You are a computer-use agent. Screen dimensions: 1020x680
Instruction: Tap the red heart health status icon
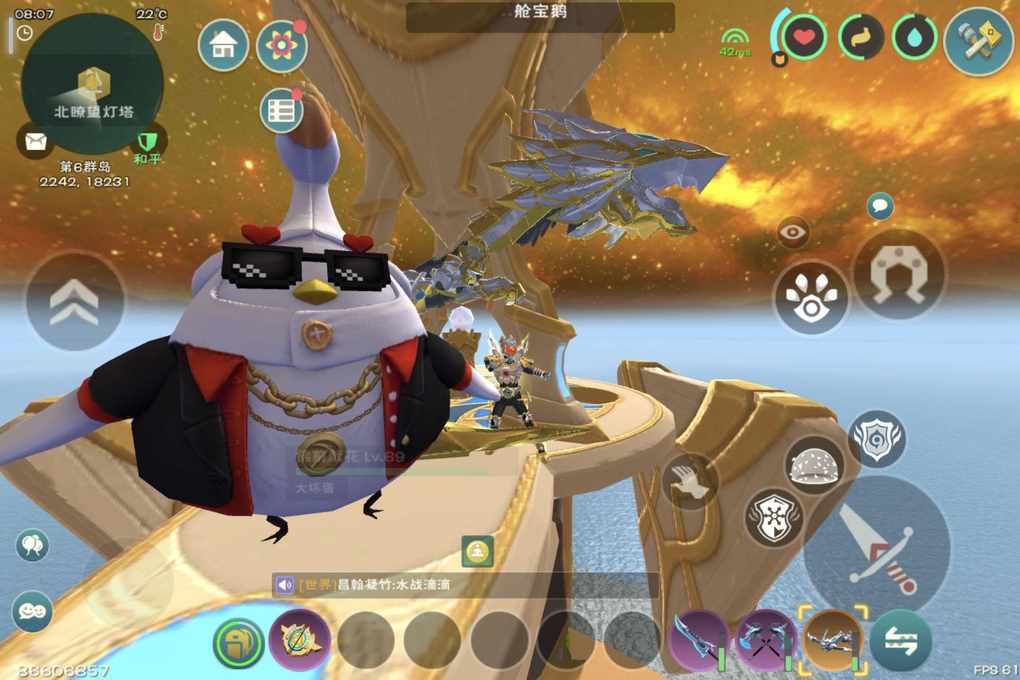click(x=803, y=38)
